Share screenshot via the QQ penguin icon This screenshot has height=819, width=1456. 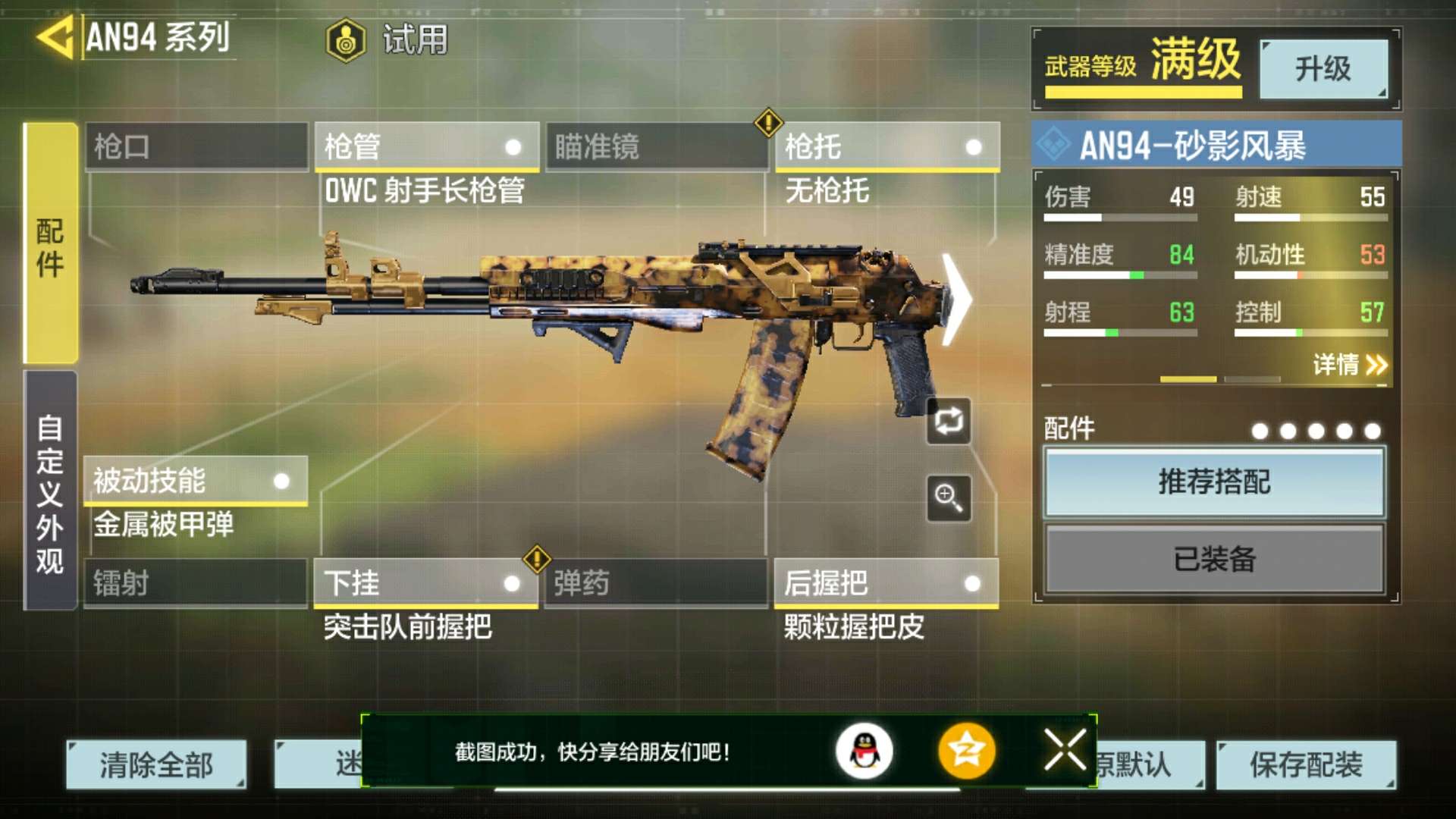point(864,749)
